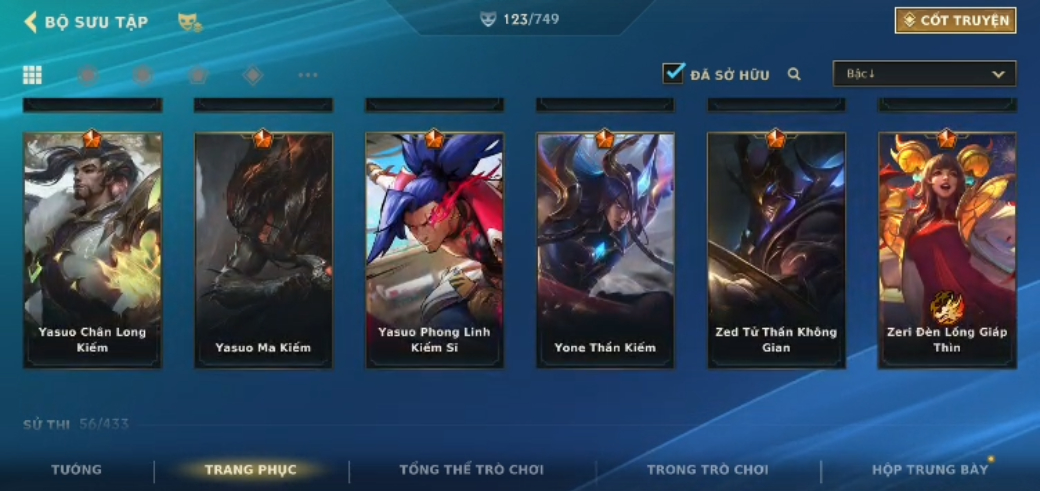Choose the Yasuo Ma Kiếm skin card

point(263,250)
